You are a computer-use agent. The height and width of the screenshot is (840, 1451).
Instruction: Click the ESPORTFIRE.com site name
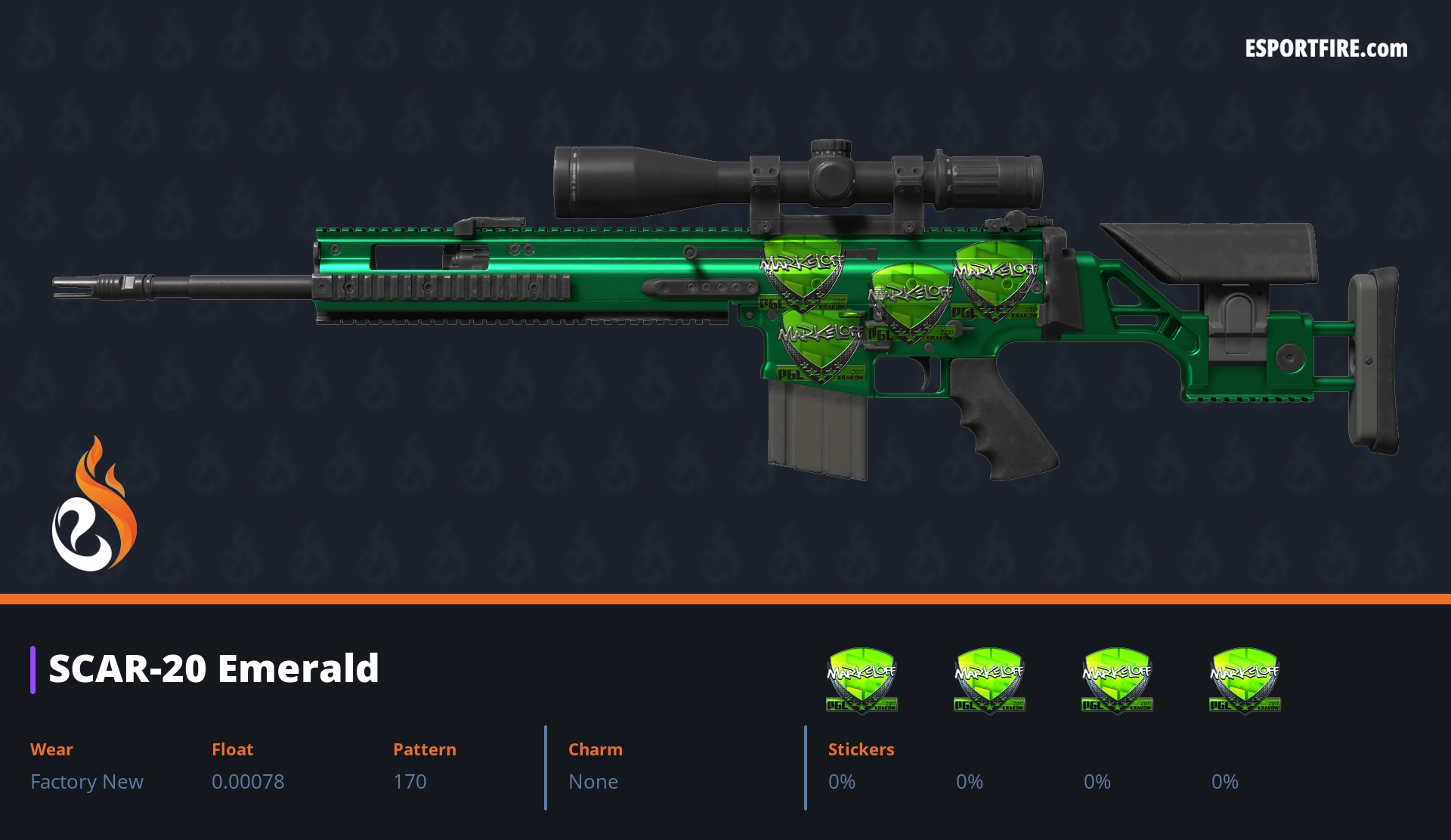pos(1326,49)
